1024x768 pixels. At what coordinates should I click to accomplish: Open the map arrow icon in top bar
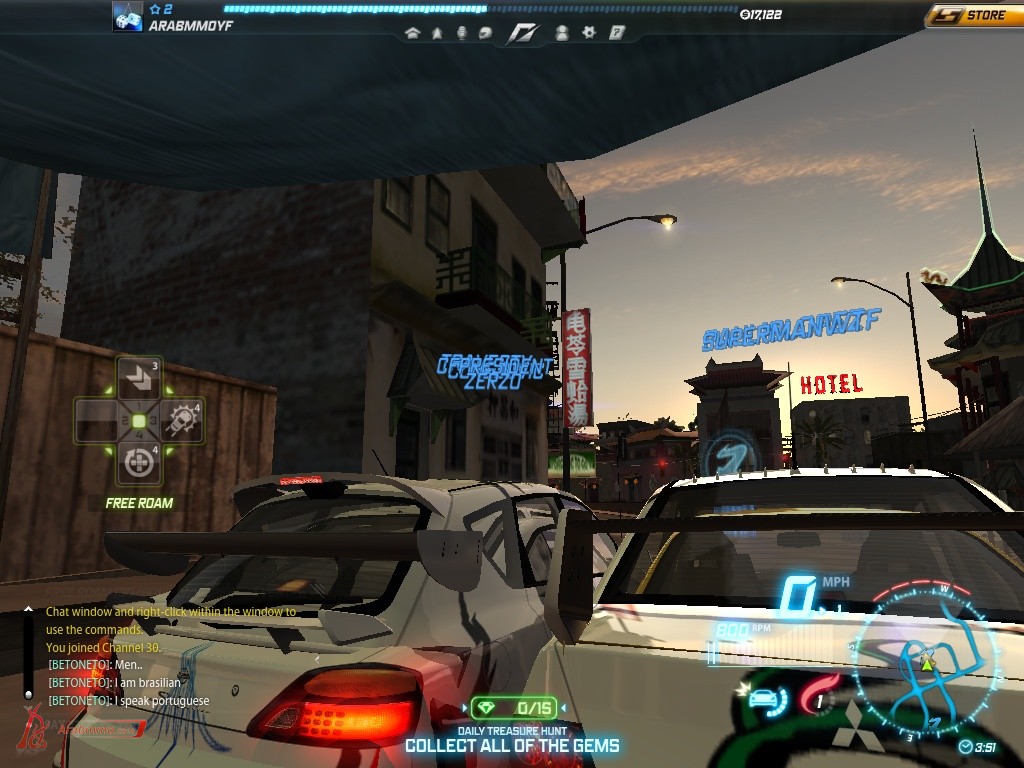pos(437,33)
